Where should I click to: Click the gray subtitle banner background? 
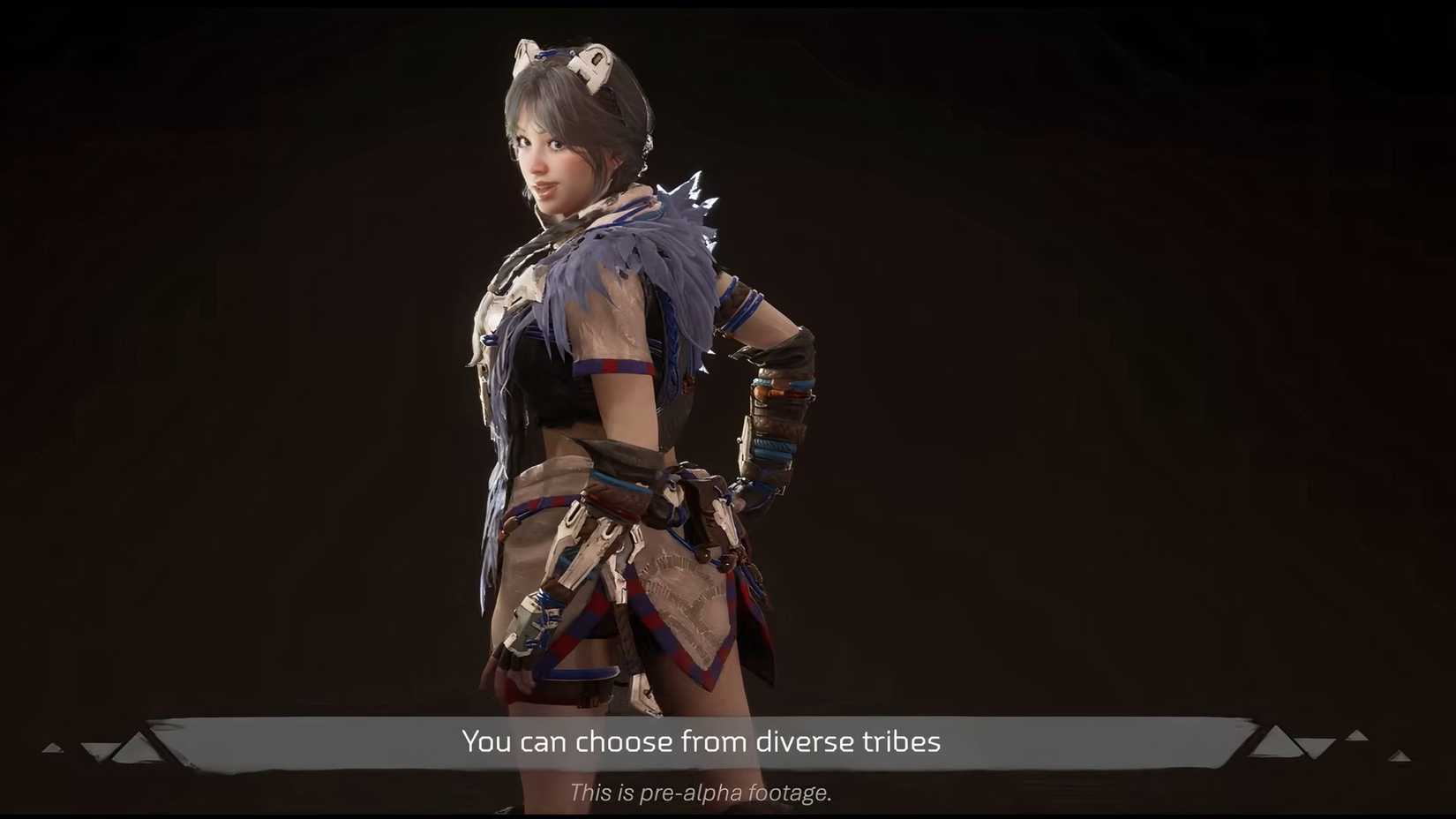(x=309, y=741)
